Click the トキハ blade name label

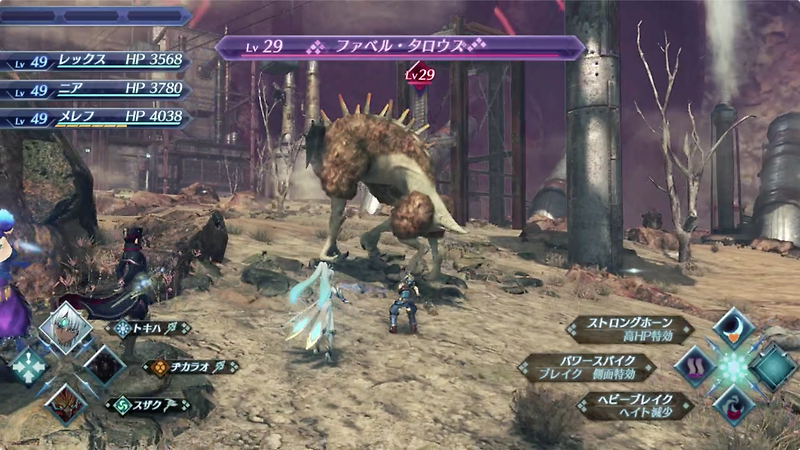(x=148, y=328)
